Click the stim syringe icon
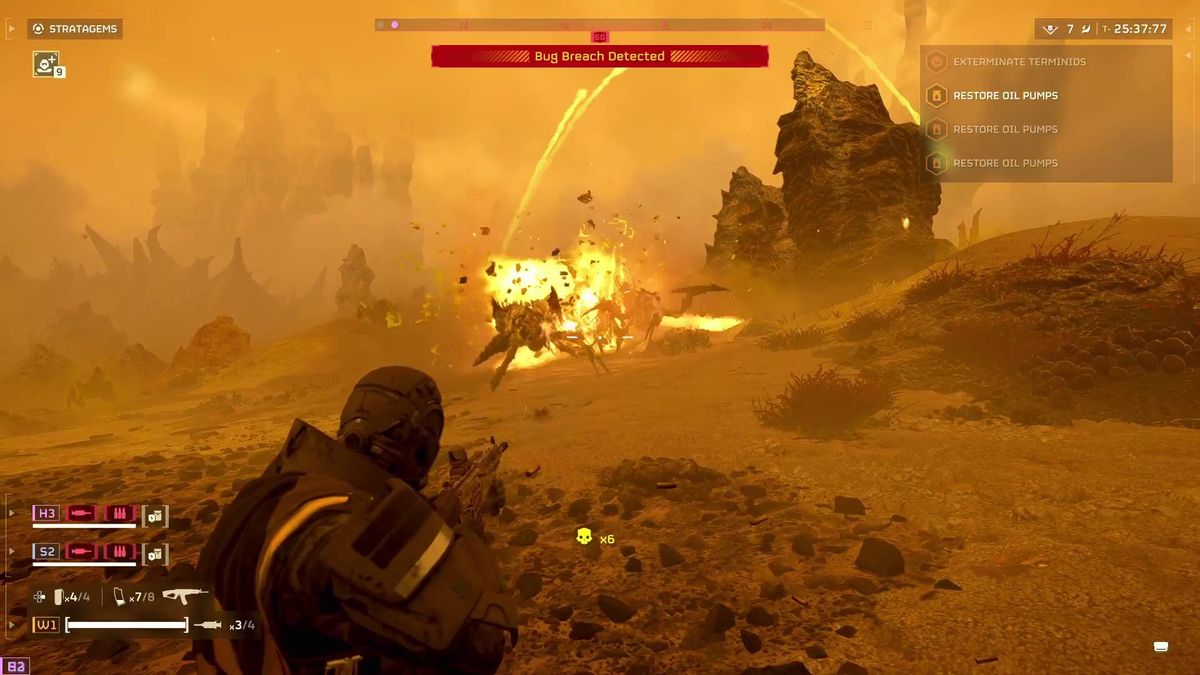Image resolution: width=1200 pixels, height=675 pixels. click(209, 625)
